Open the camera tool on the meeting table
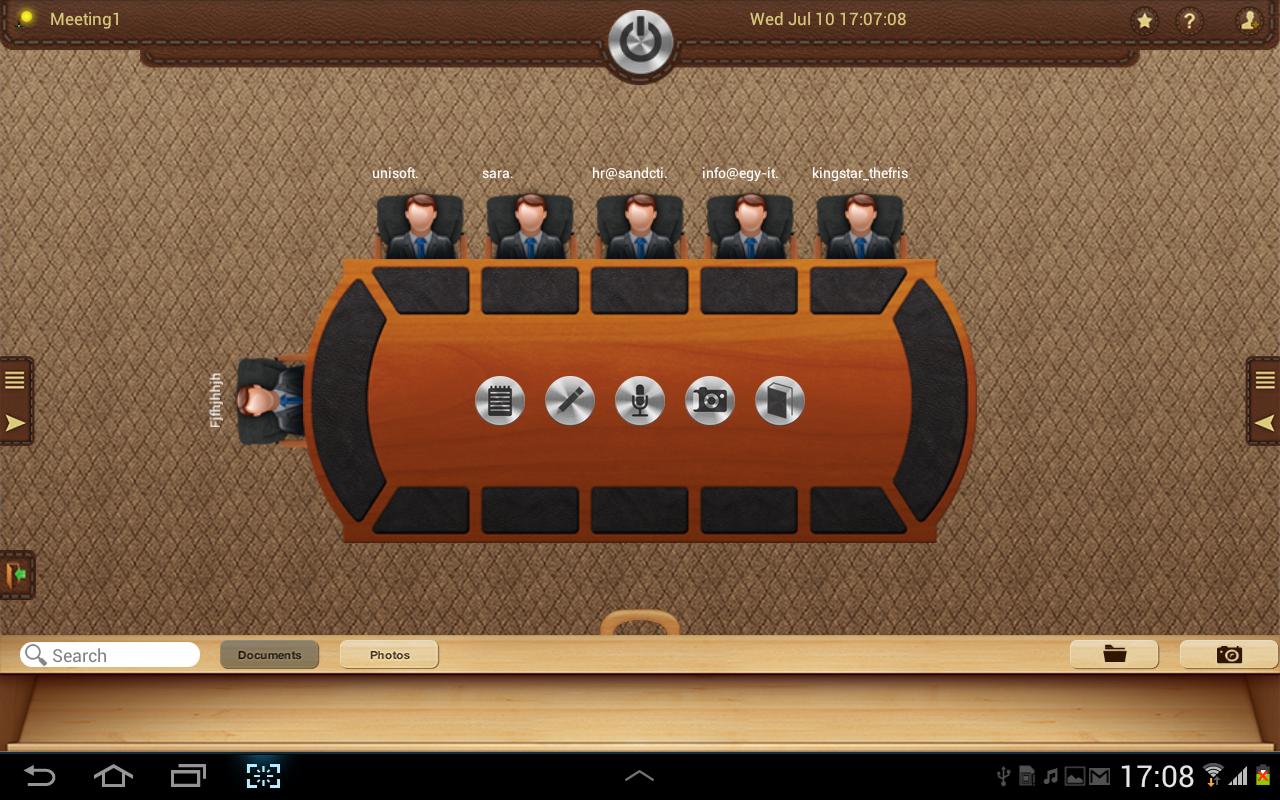Viewport: 1280px width, 800px height. coord(710,400)
